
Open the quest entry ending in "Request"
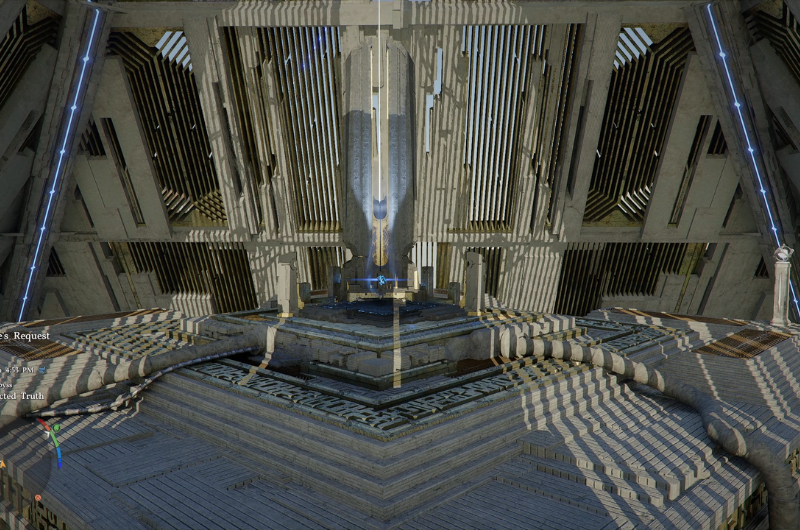point(24,336)
